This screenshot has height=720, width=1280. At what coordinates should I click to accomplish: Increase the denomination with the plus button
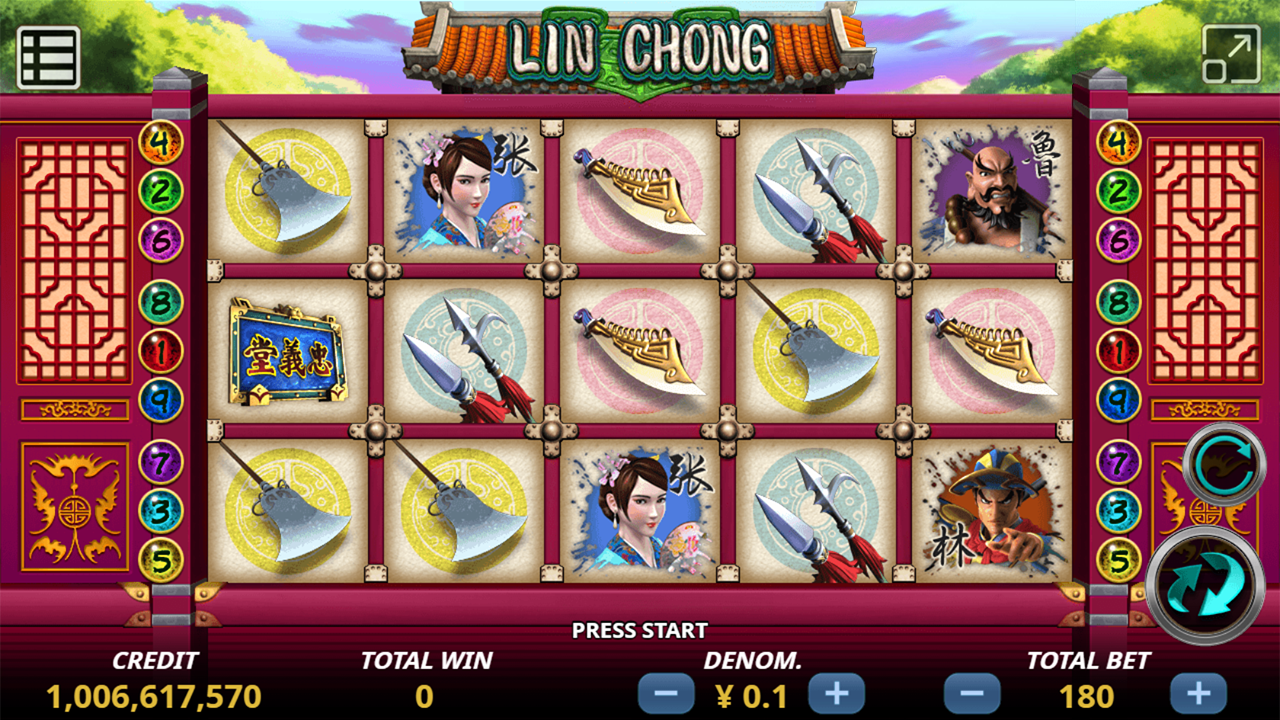[x=836, y=693]
